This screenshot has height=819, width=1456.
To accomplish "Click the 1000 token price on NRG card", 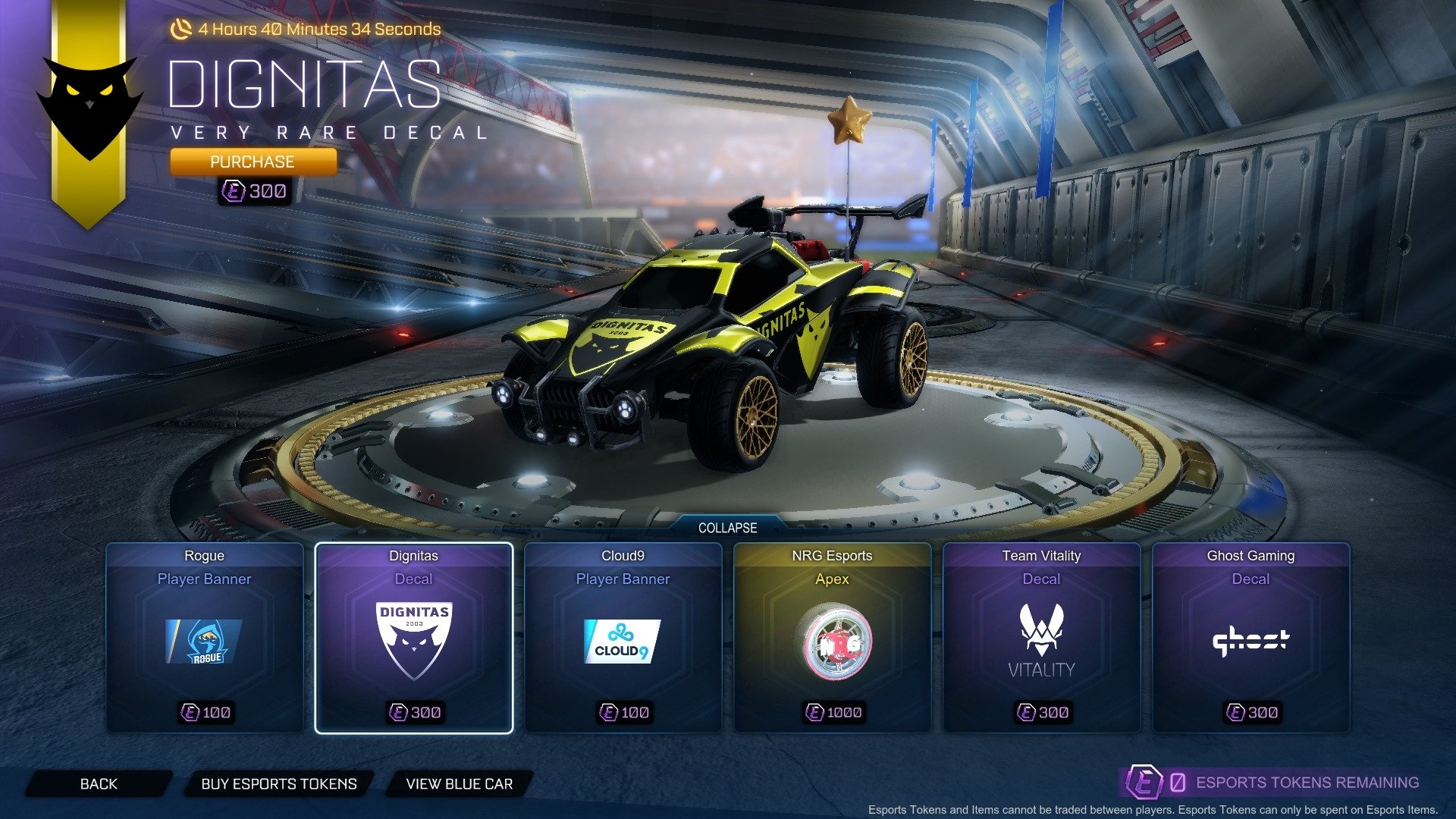I will tap(833, 712).
